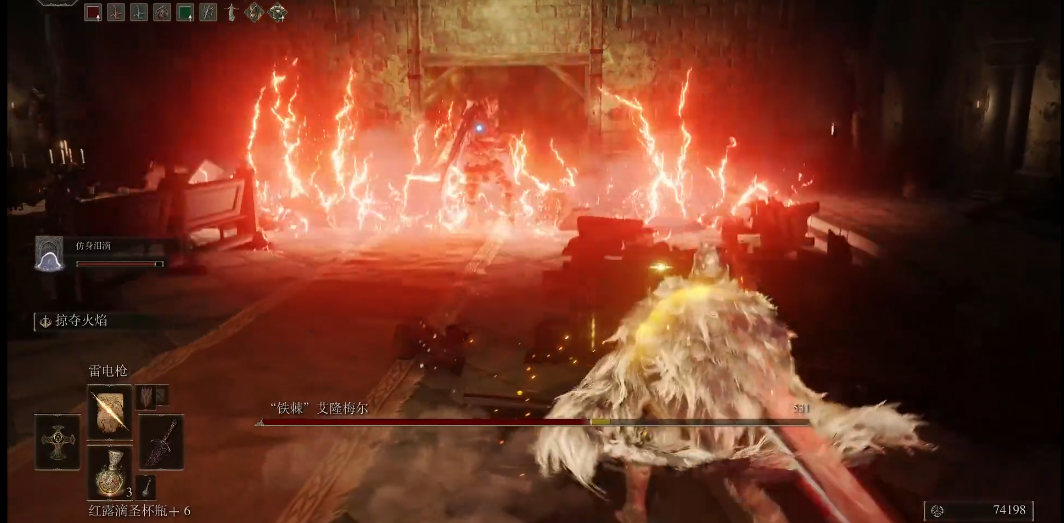Use the Flask of Crimson Tears slot
The image size is (1064, 523).
pos(109,472)
